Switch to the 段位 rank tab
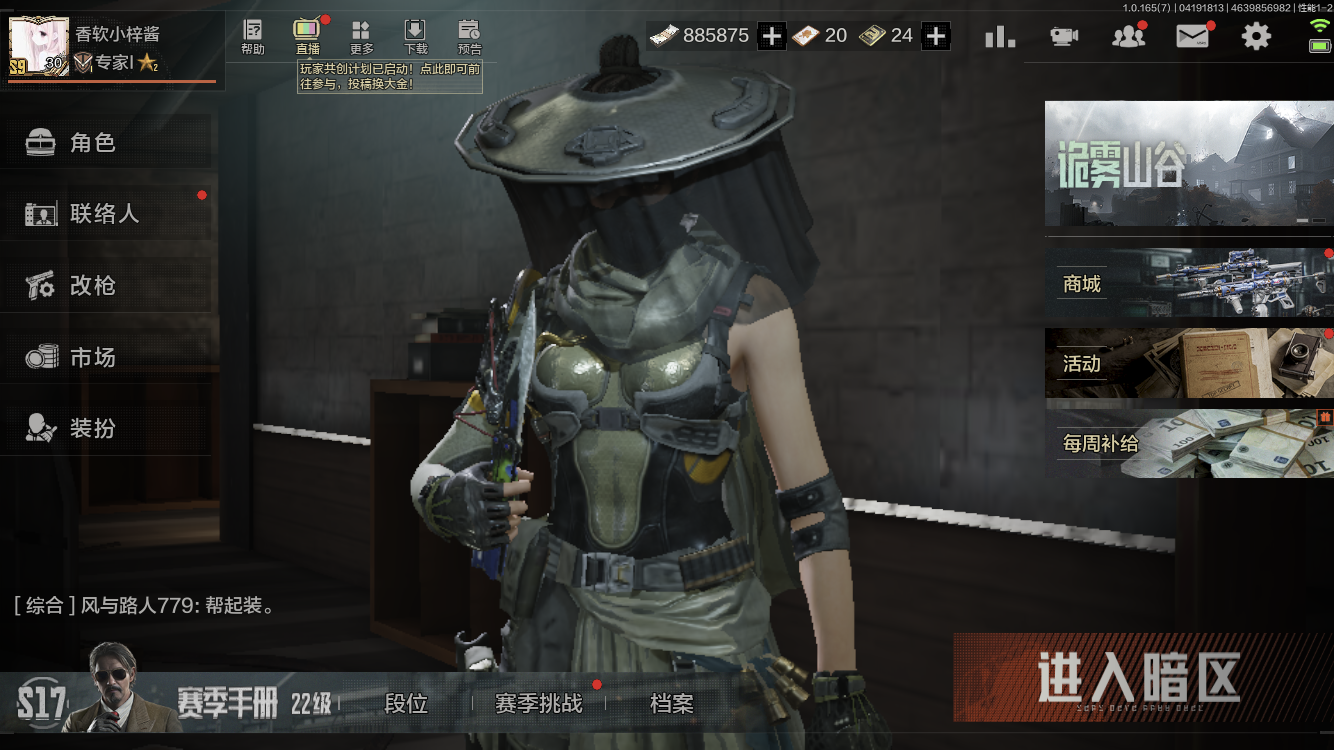 [x=406, y=704]
